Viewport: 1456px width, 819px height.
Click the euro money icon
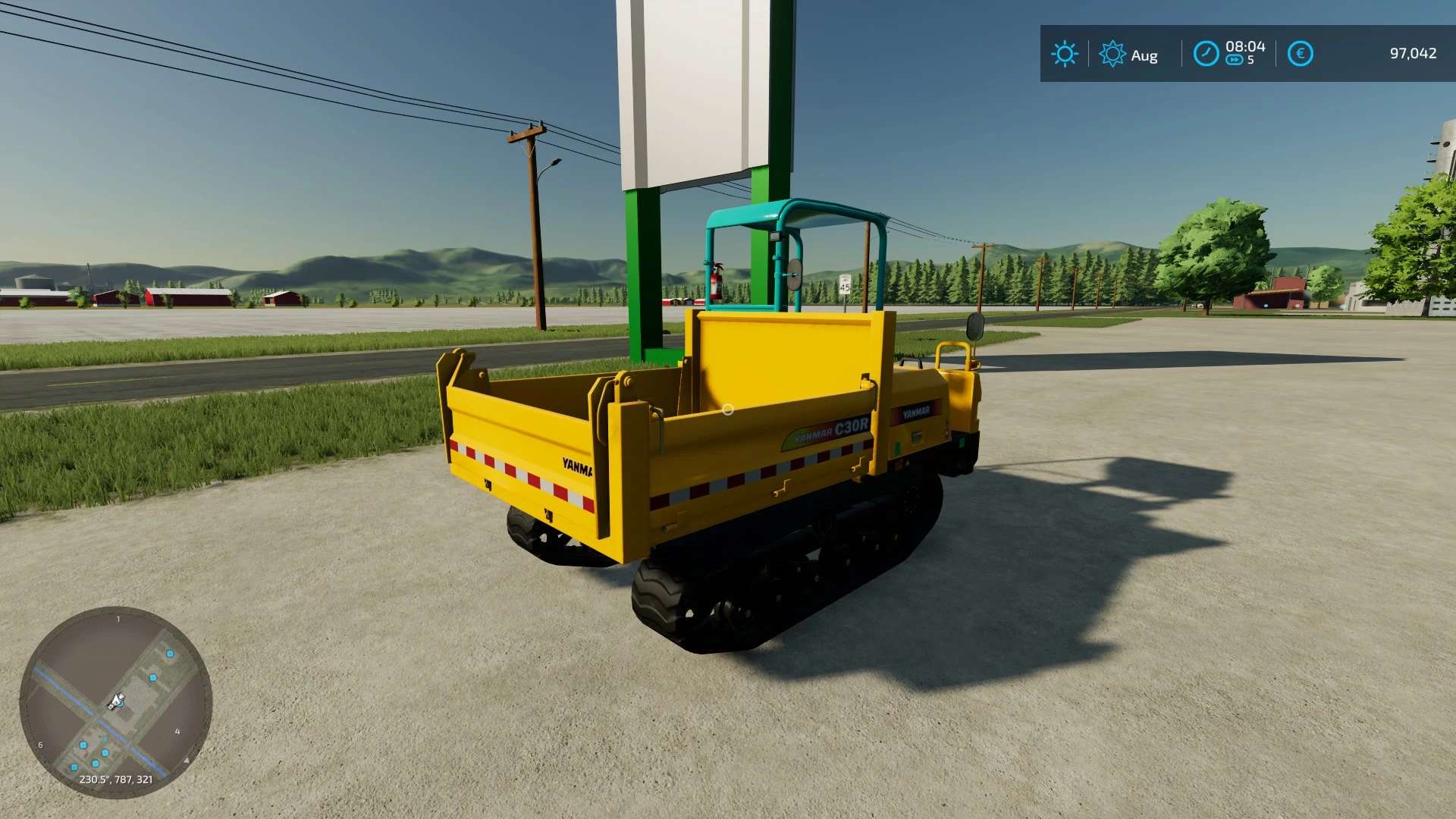click(x=1300, y=54)
